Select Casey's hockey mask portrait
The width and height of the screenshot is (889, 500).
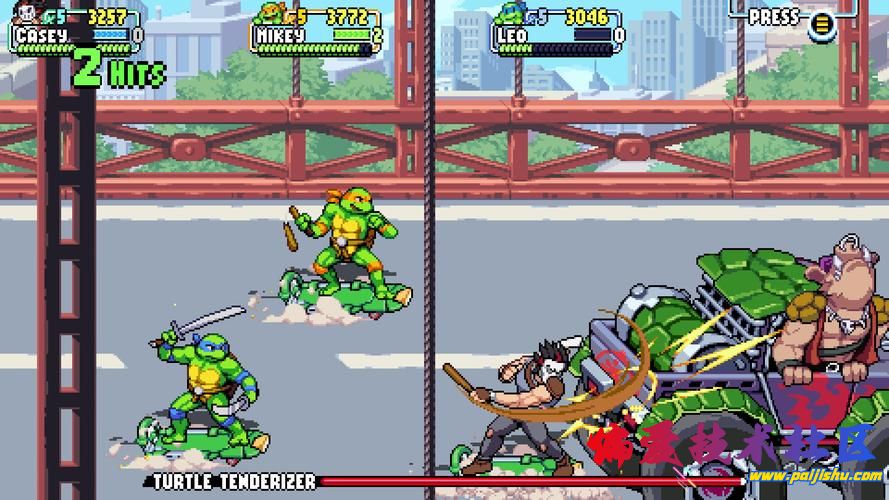tap(28, 15)
